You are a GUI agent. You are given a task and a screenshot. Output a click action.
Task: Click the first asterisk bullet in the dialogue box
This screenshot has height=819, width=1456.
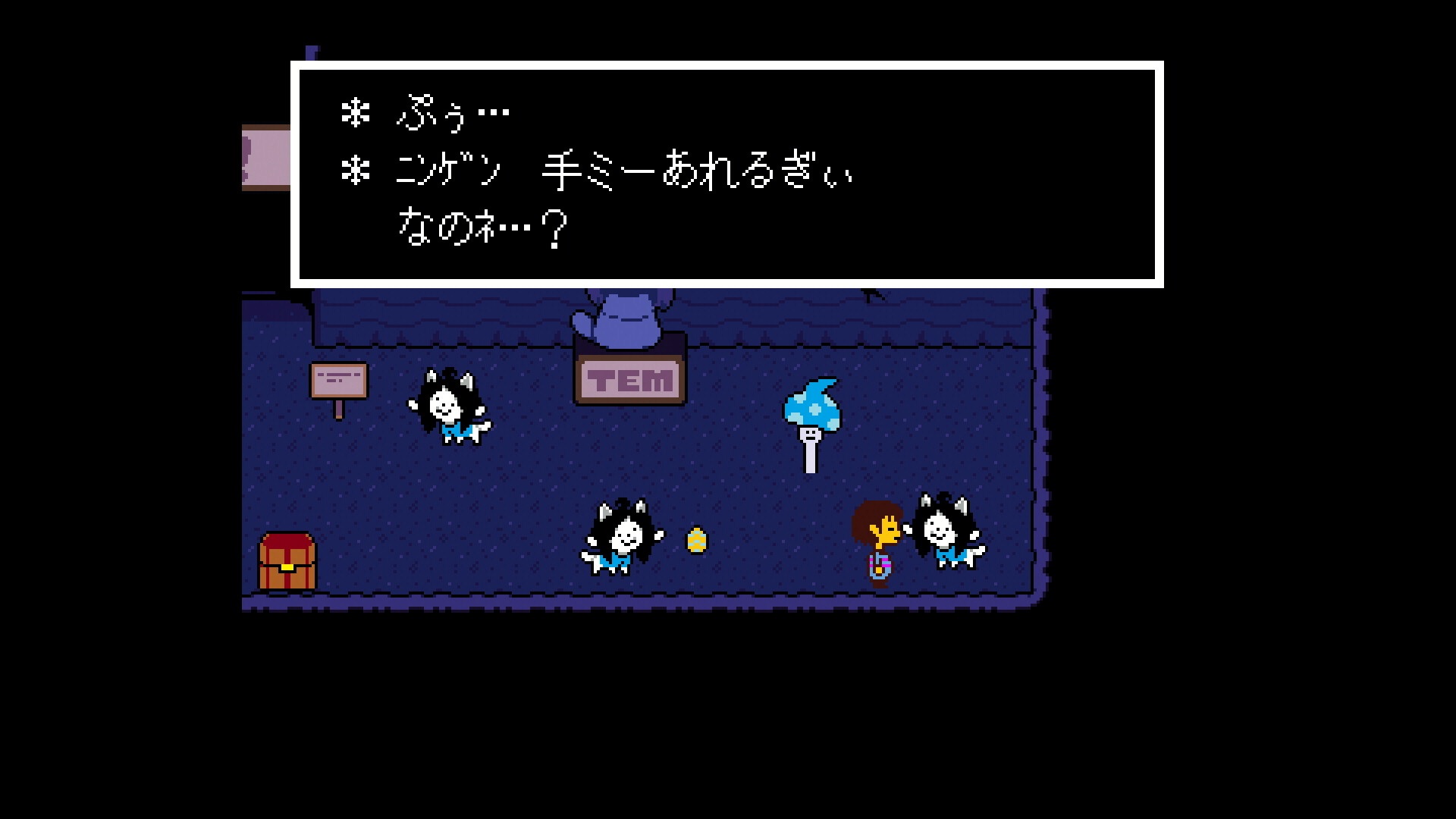354,114
